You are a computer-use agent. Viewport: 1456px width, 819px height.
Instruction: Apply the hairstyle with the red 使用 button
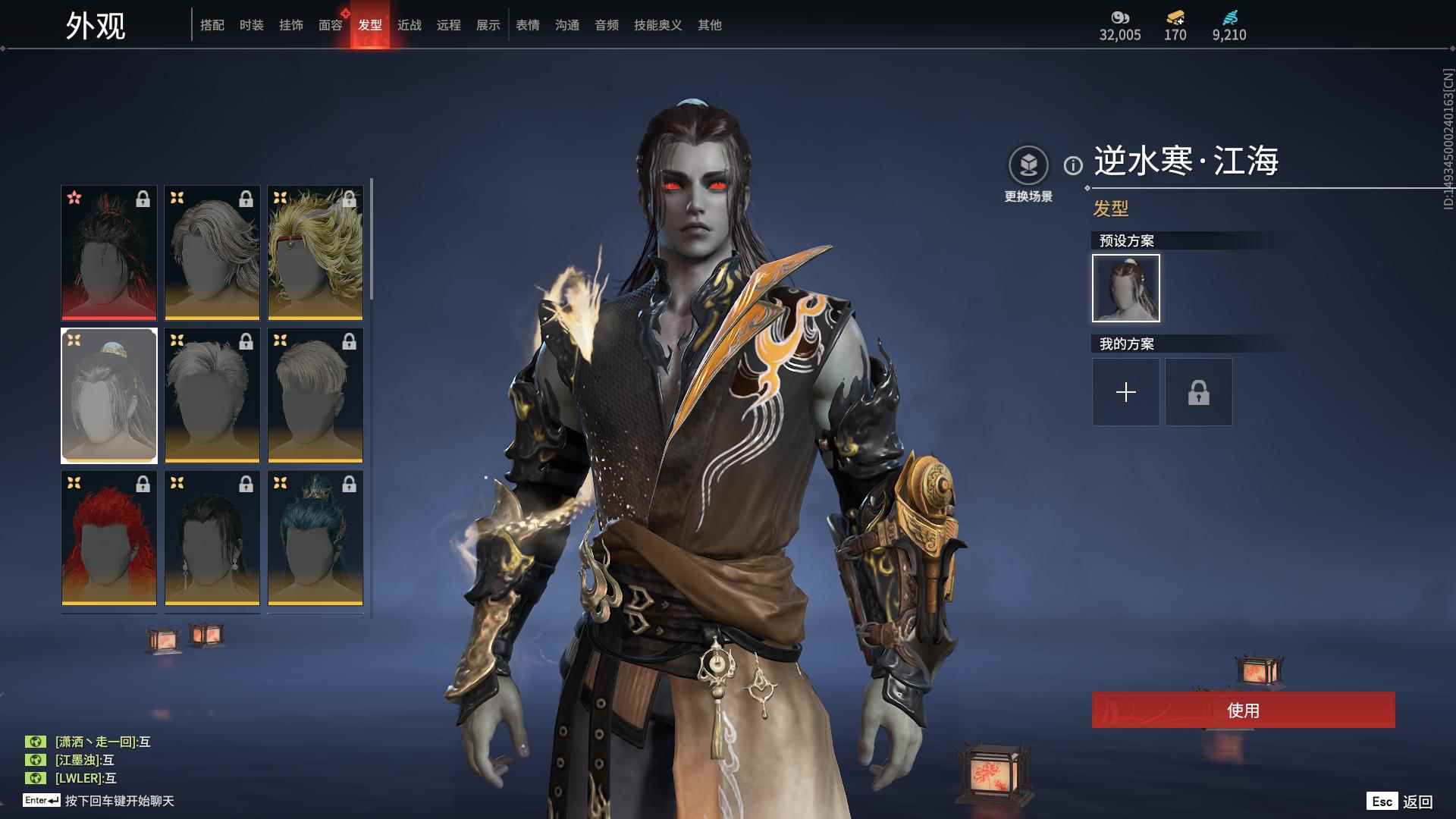pos(1244,711)
